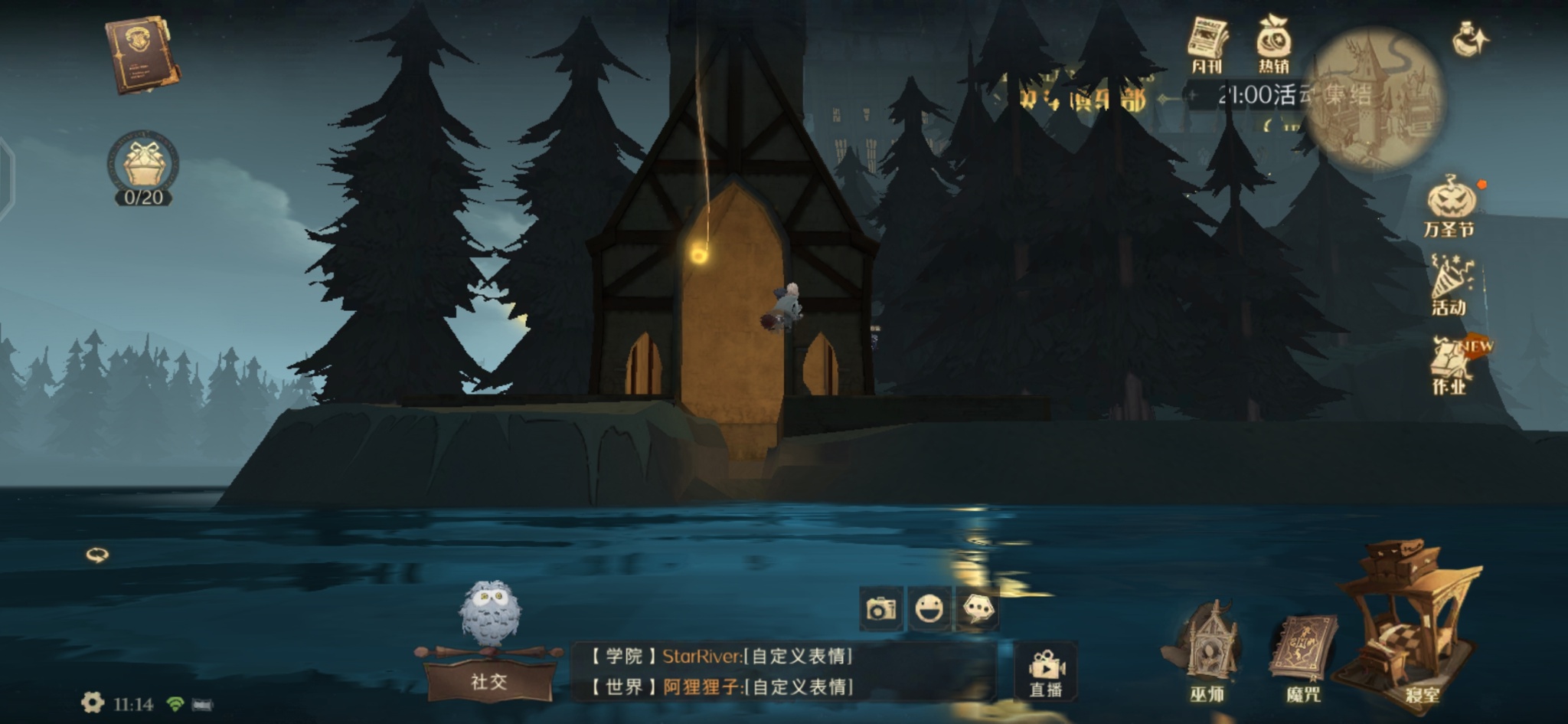Open the smiley emote menu

929,609
